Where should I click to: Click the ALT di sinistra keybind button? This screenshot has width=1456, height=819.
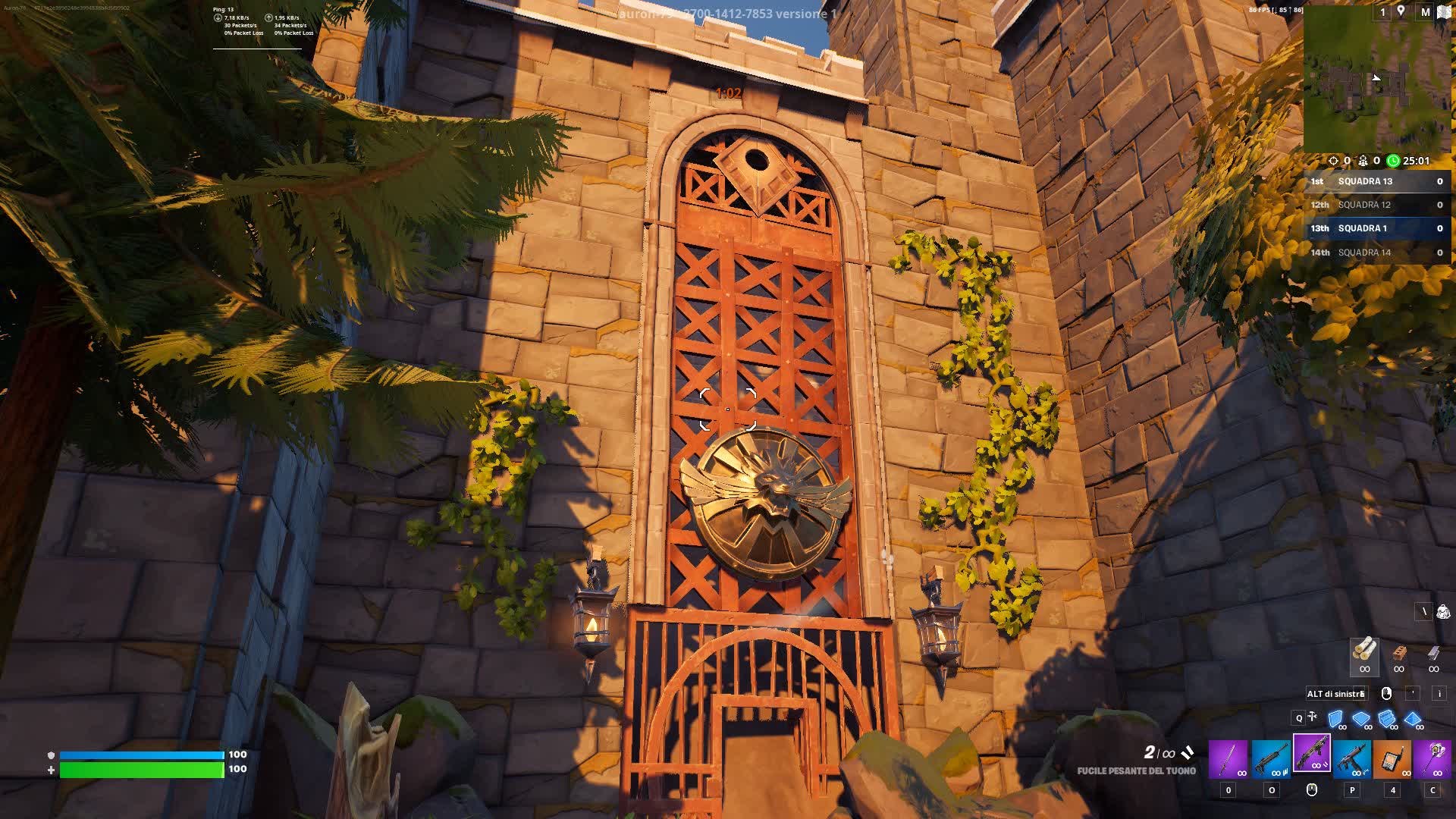pos(1336,693)
